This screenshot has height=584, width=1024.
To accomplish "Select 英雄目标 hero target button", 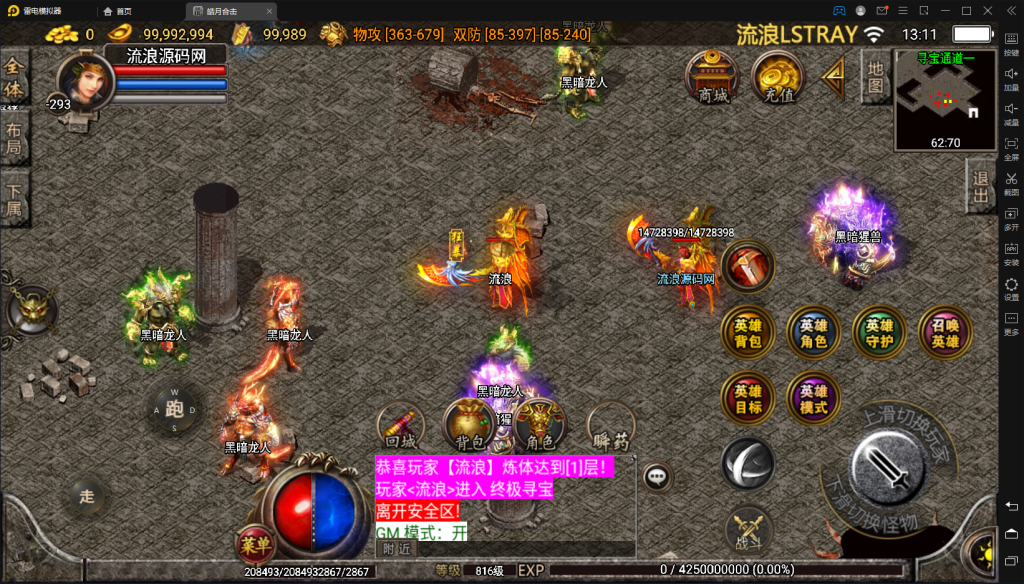I will click(748, 399).
